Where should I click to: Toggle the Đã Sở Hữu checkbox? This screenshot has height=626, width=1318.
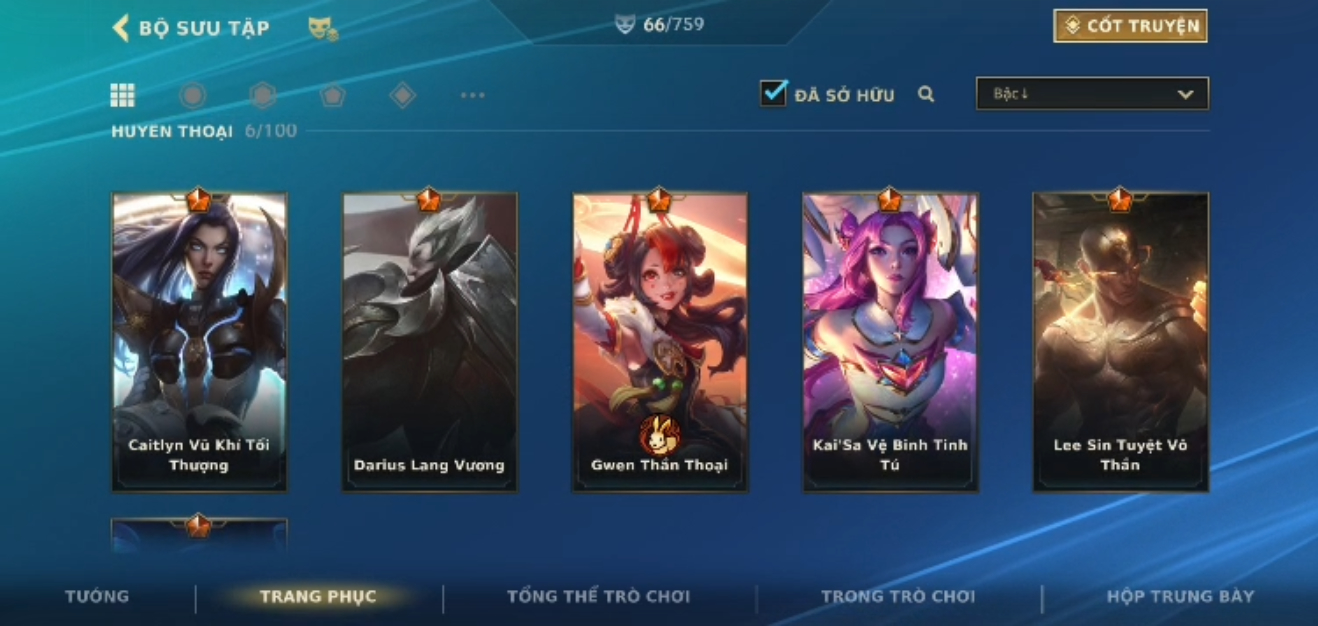point(773,94)
